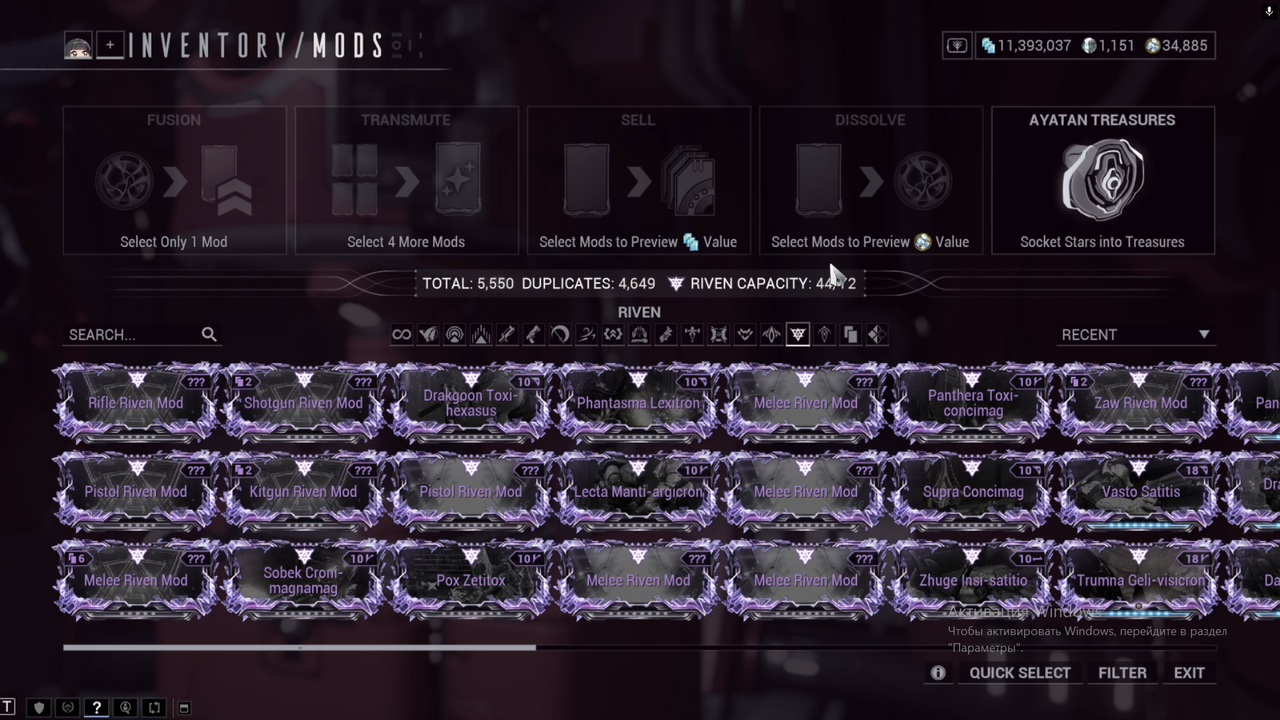Open Ayatan Treasures
The image size is (1280, 720).
1102,181
